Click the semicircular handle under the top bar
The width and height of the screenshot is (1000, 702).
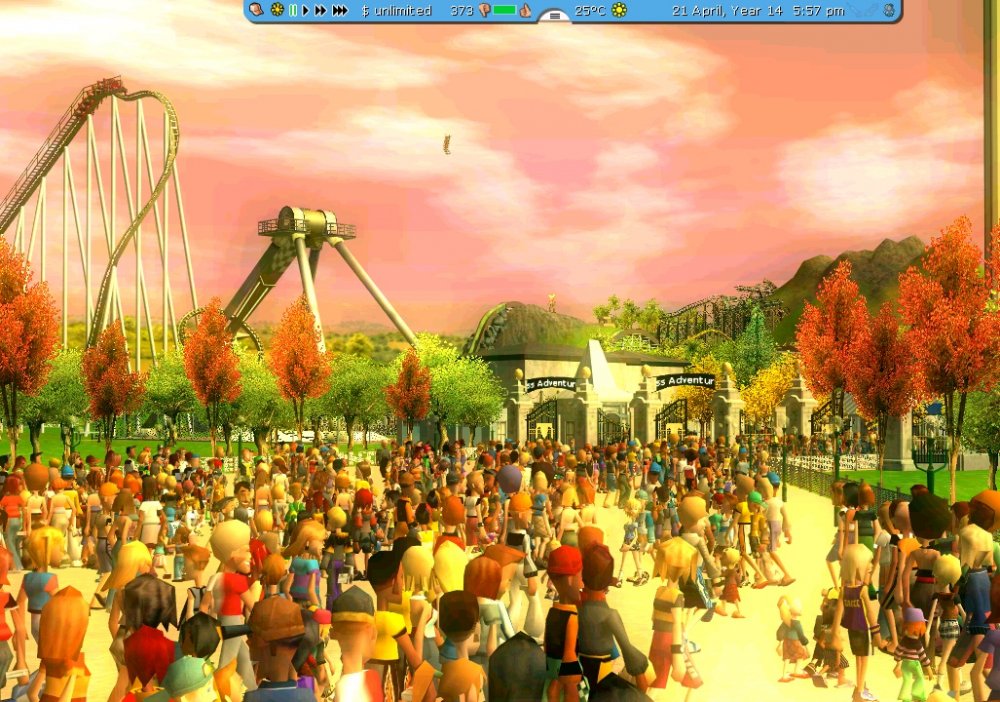553,17
